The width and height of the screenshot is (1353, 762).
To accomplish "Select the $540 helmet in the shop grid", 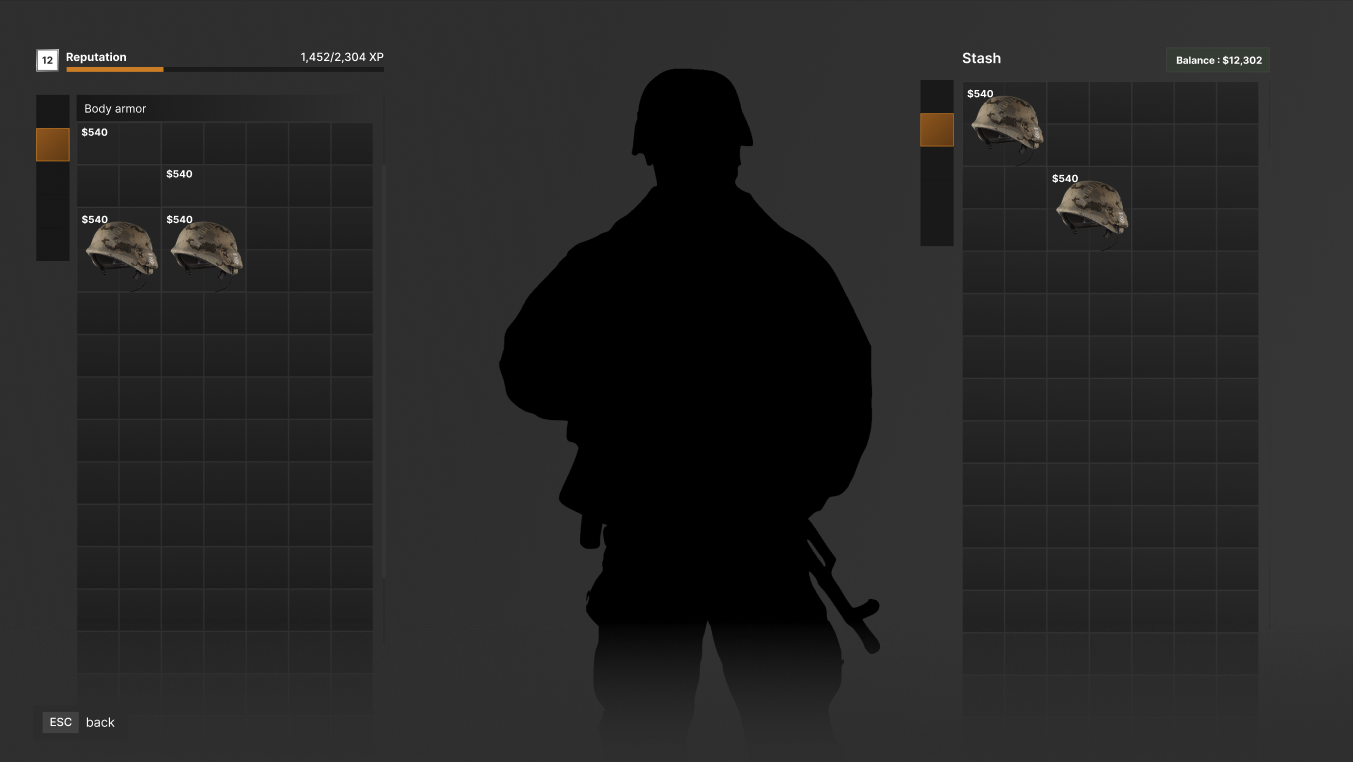I will [x=120, y=252].
